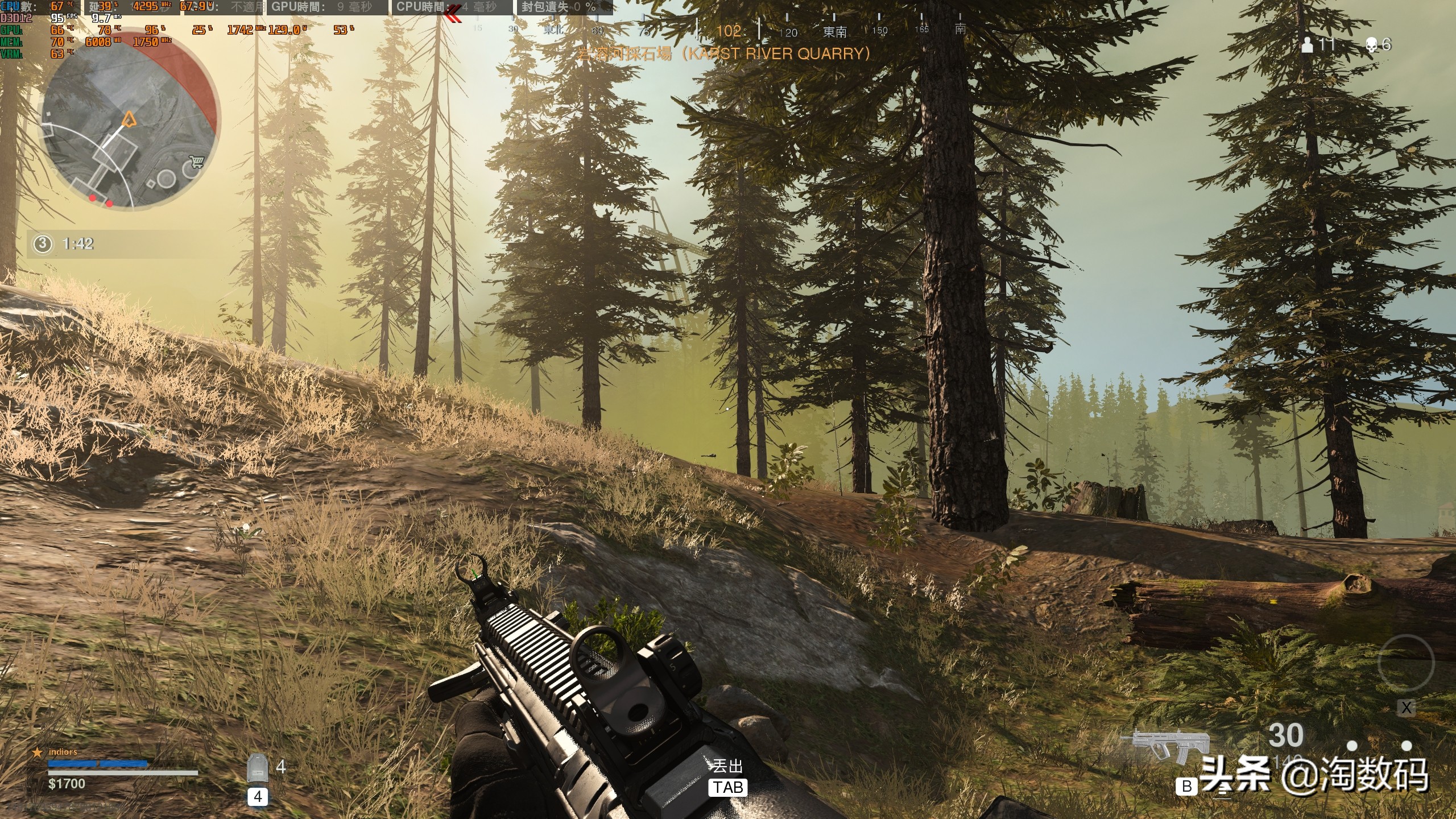Screen dimensions: 1456x819
Task: Select the players remaining icon
Action: 1308,44
